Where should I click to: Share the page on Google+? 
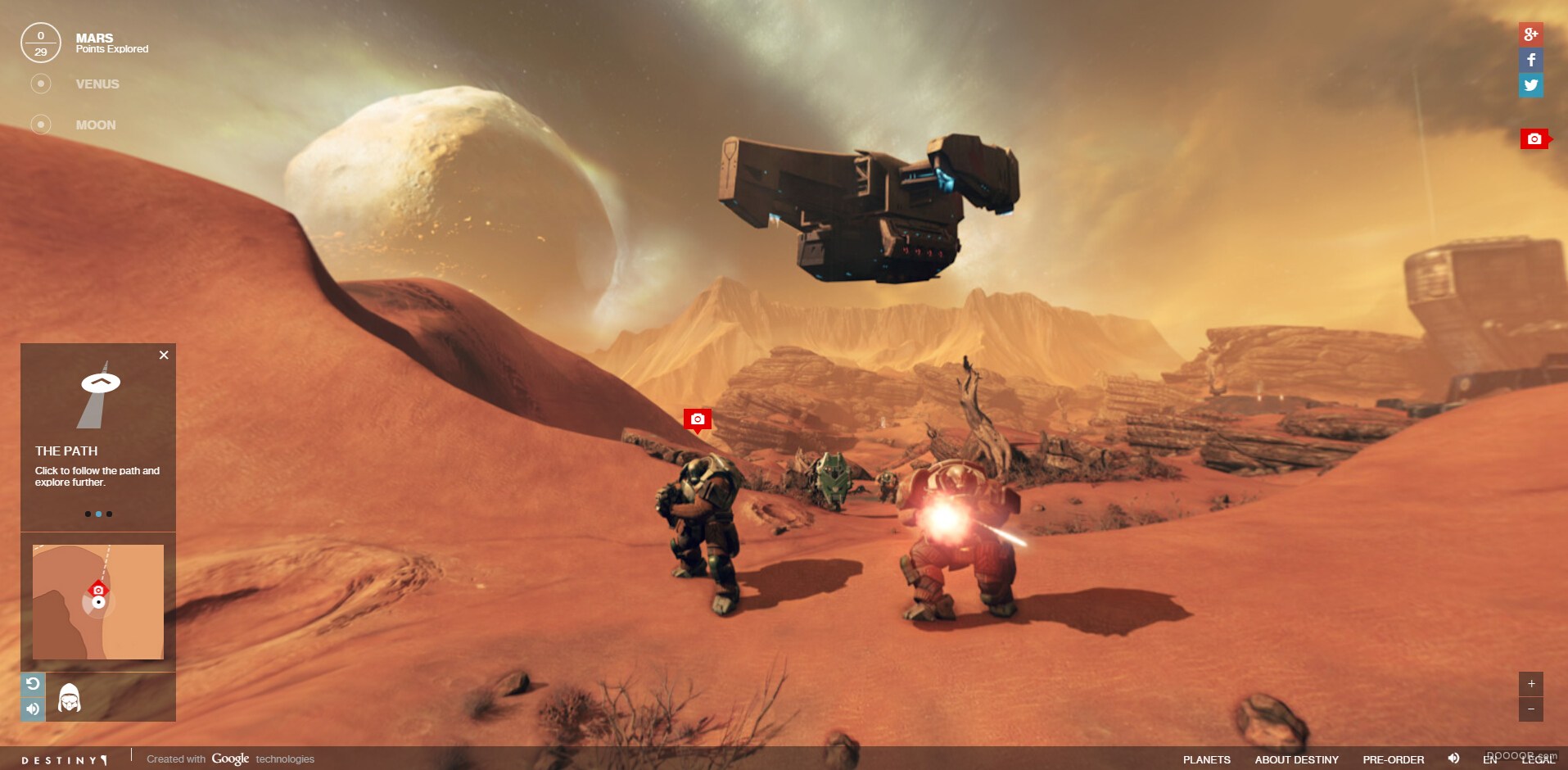click(x=1531, y=34)
